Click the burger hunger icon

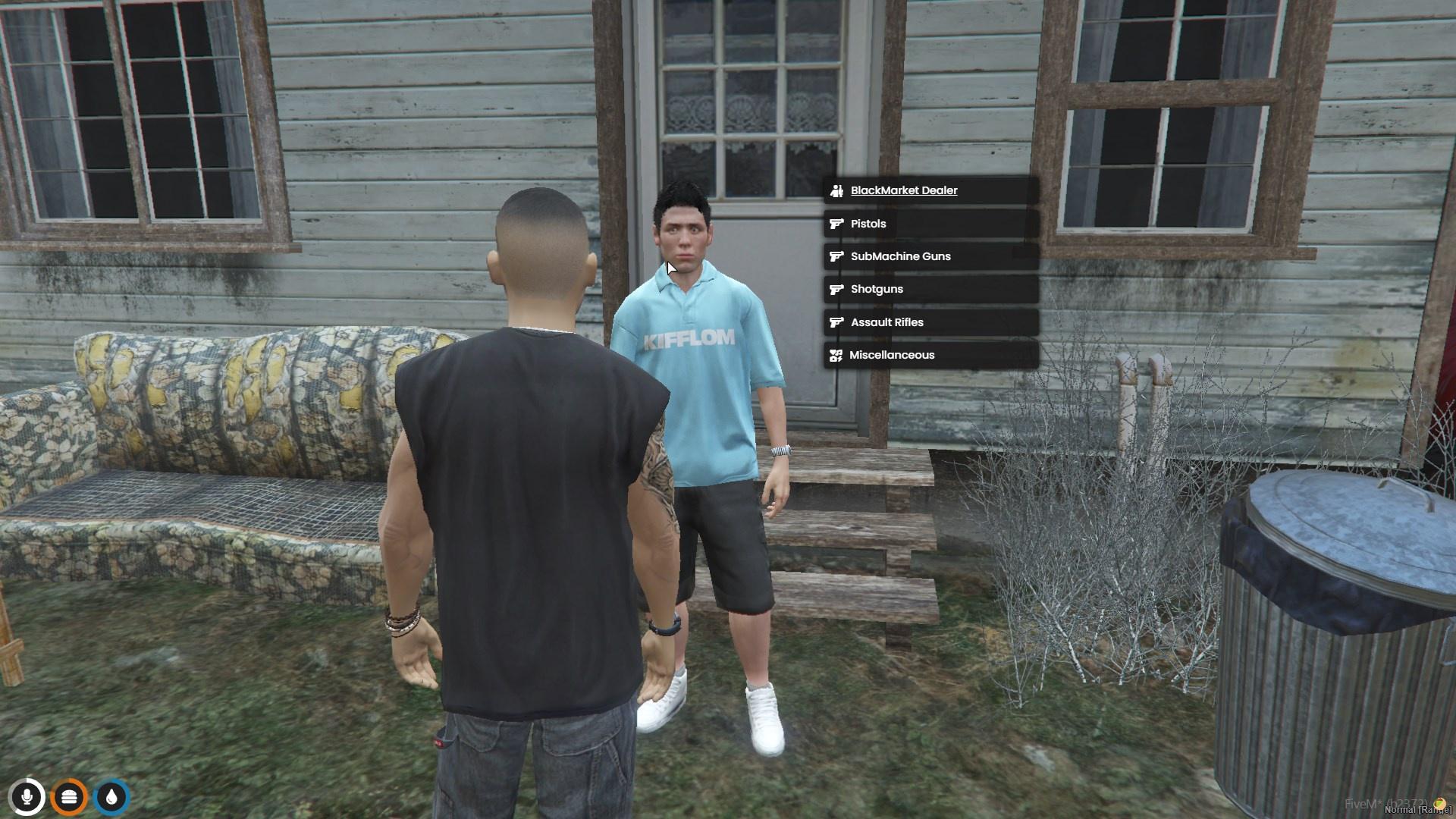pyautogui.click(x=70, y=797)
